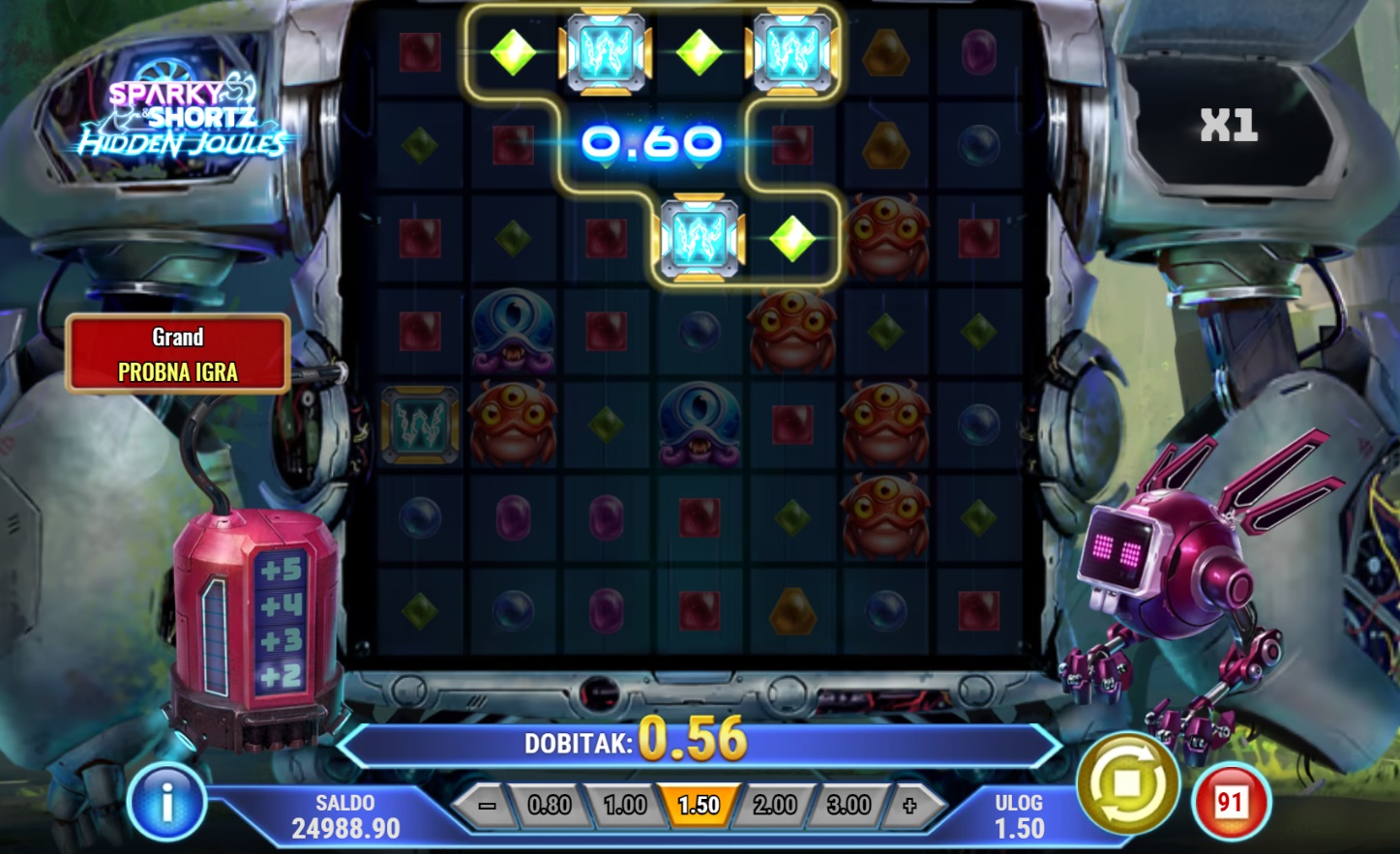
Task: Decrease the bet with the minus button
Action: pyautogui.click(x=487, y=806)
